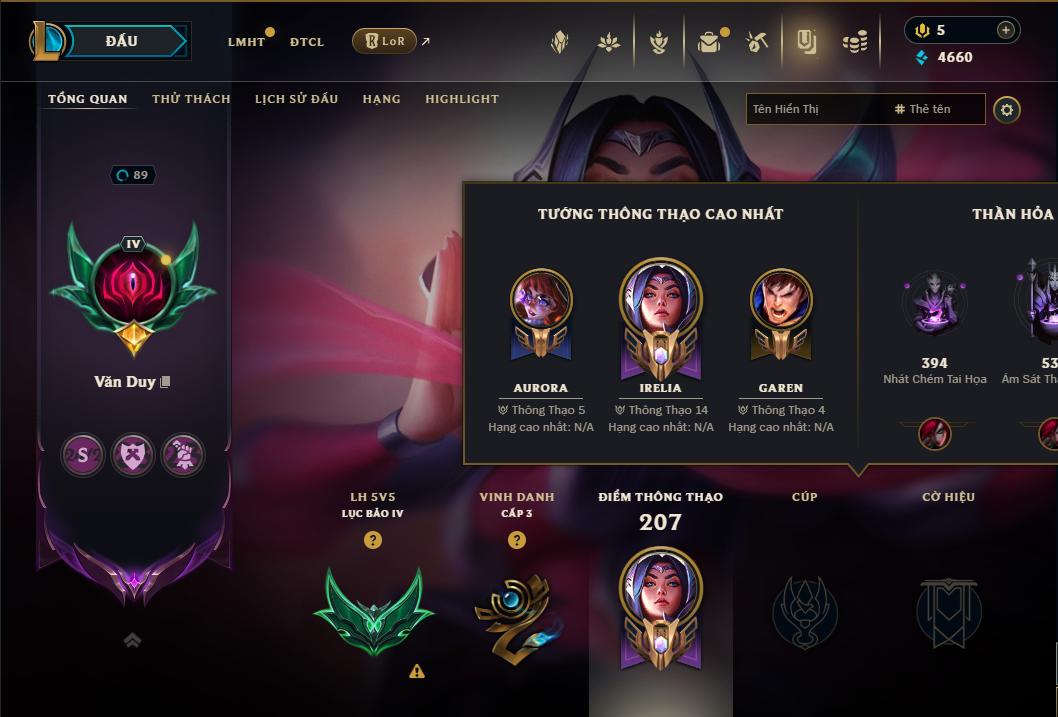Switch to the THỬ THÁCH tab
The height and width of the screenshot is (717, 1058).
pyautogui.click(x=191, y=99)
